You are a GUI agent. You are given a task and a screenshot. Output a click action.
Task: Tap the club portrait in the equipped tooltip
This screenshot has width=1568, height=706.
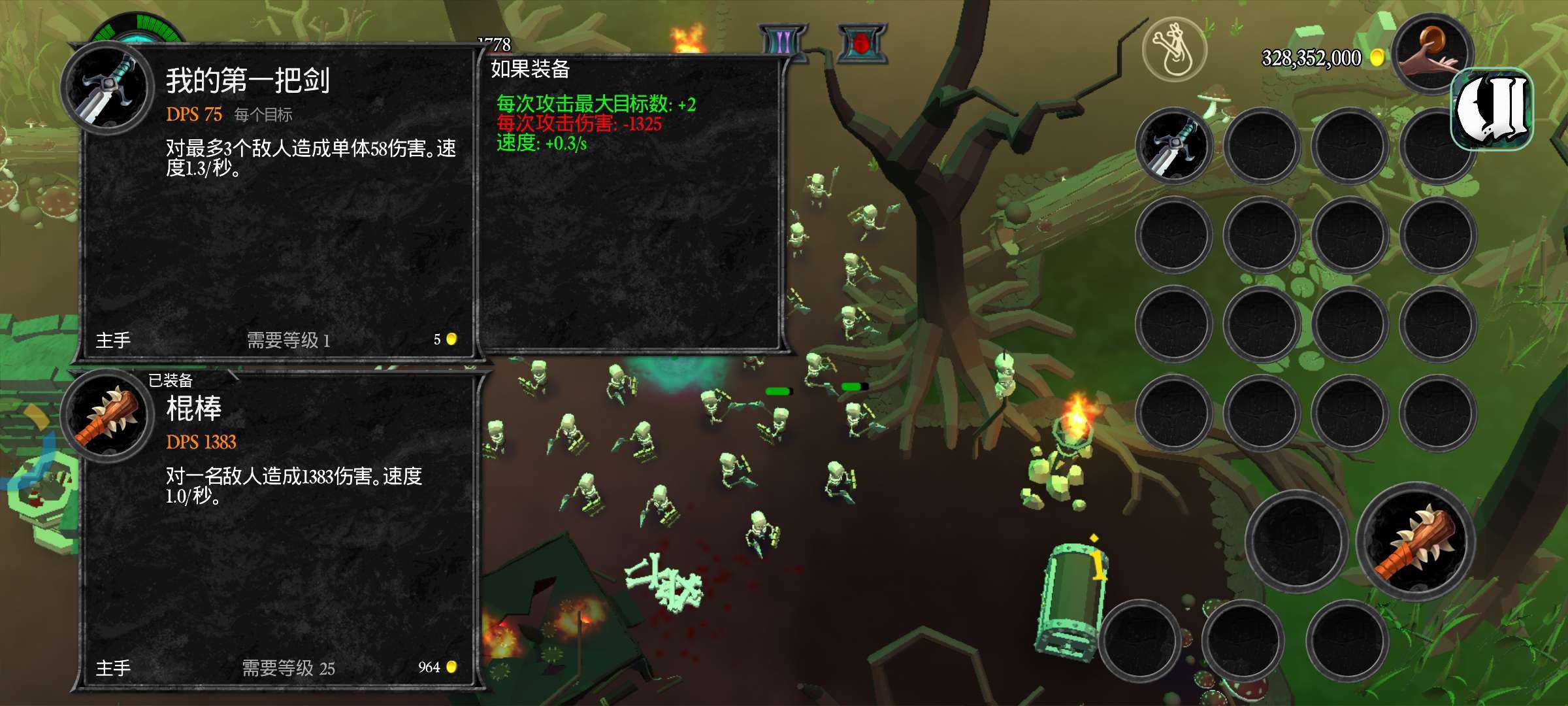pyautogui.click(x=106, y=416)
